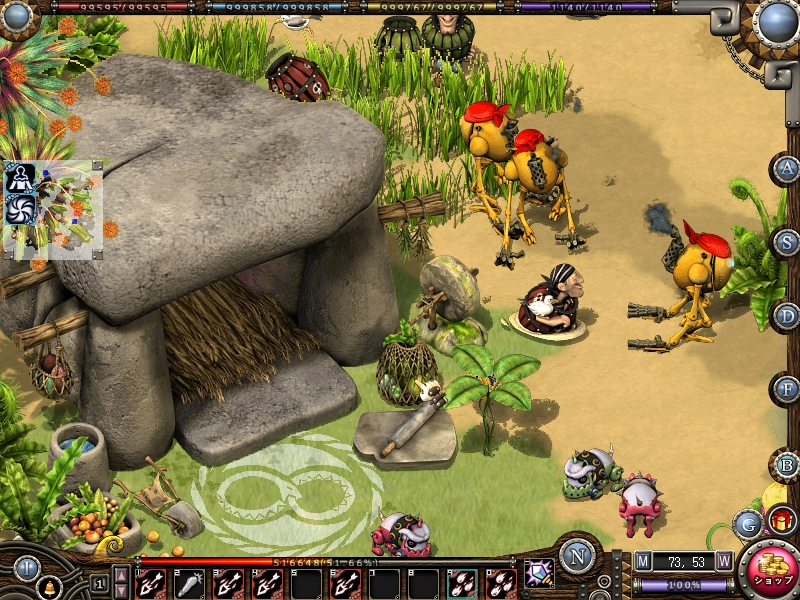The height and width of the screenshot is (600, 800).
Task: Click the round A side button
Action: pos(788,168)
